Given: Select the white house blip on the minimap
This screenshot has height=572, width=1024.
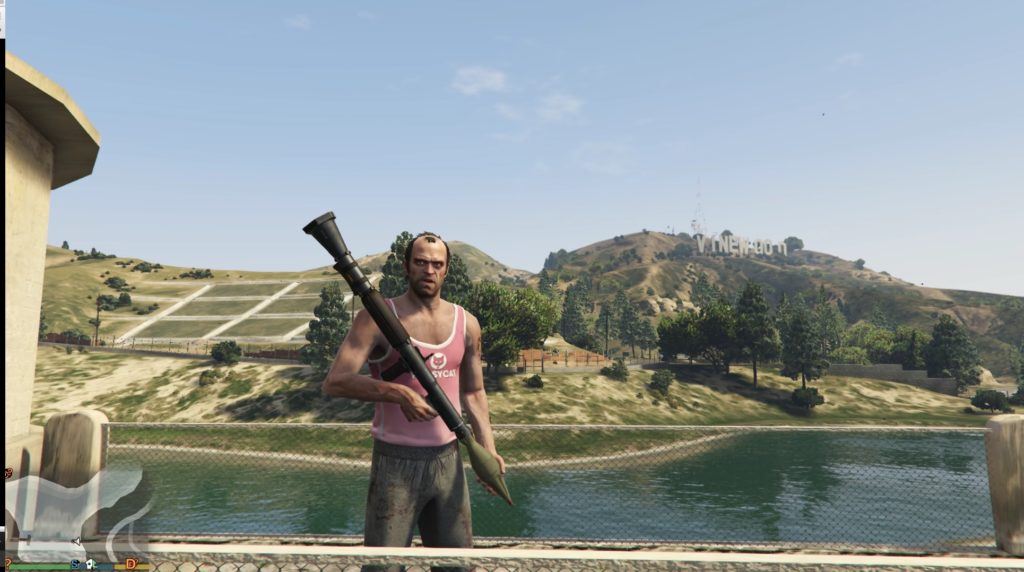Looking at the screenshot, I should pos(89,564).
